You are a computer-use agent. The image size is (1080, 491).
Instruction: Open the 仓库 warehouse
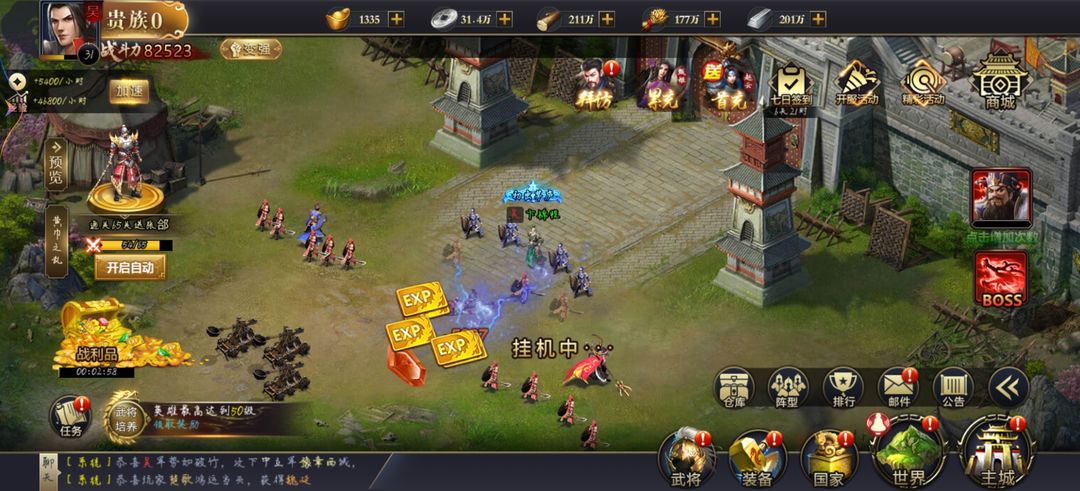733,388
